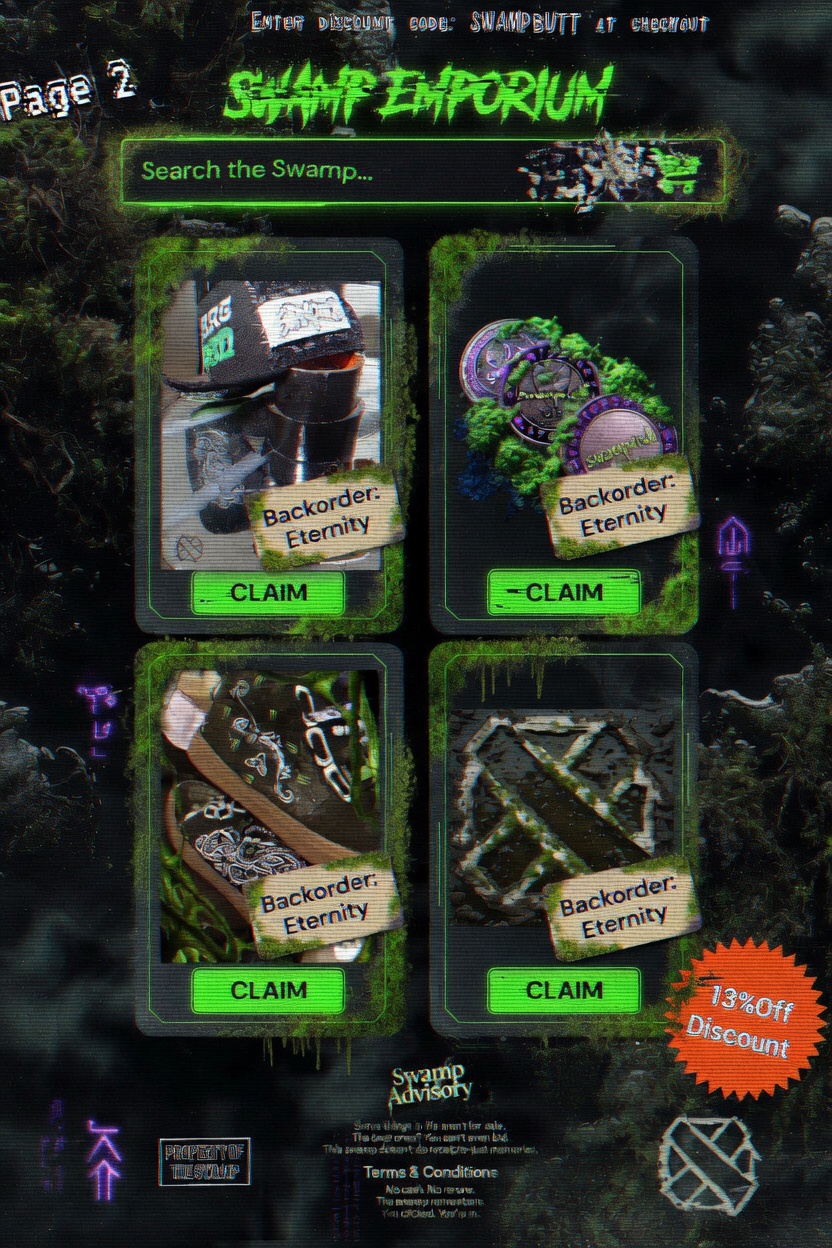Open the Terms & Conditions link

pos(430,1172)
